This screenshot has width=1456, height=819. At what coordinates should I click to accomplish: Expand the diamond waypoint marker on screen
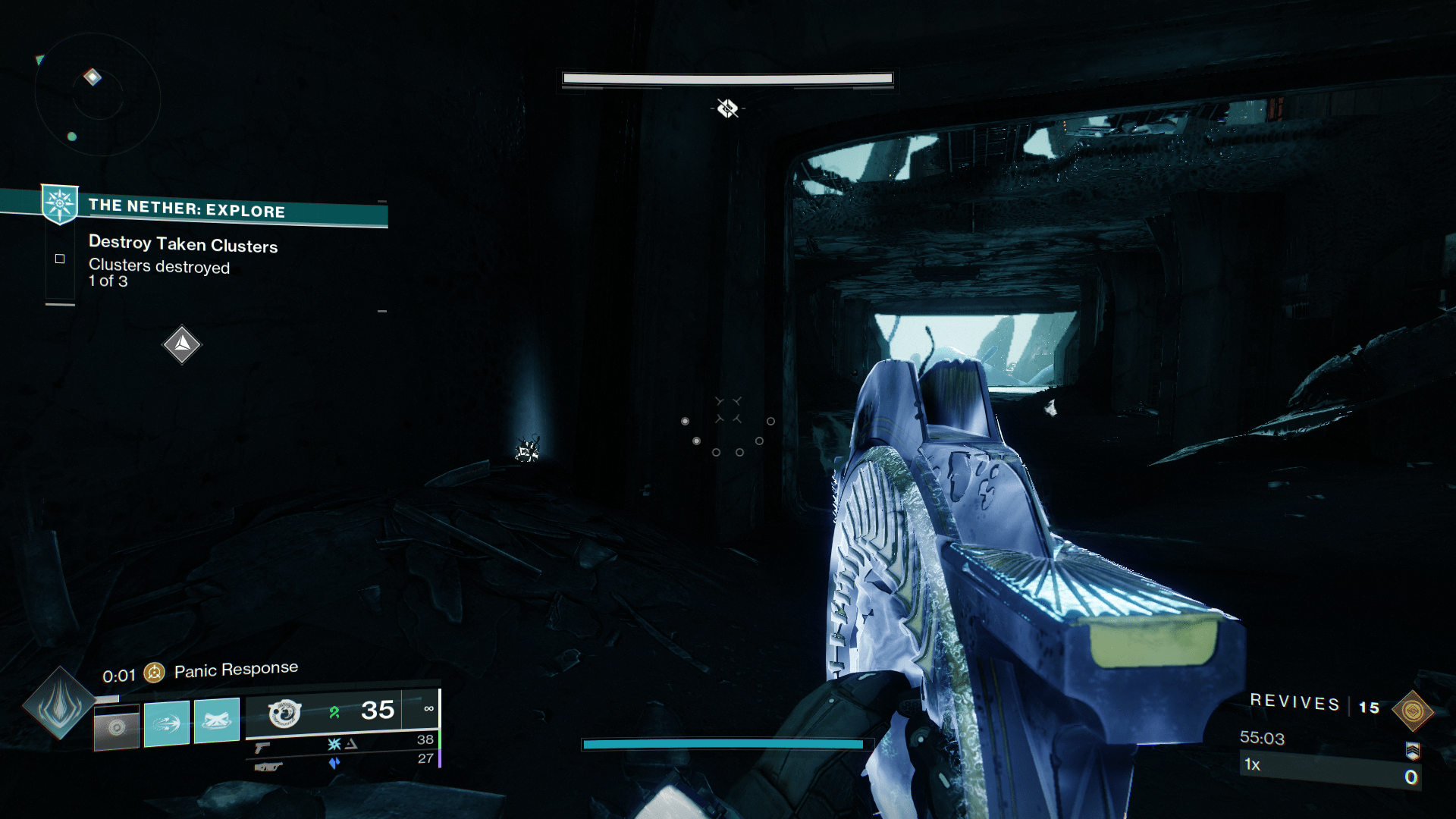[x=181, y=345]
